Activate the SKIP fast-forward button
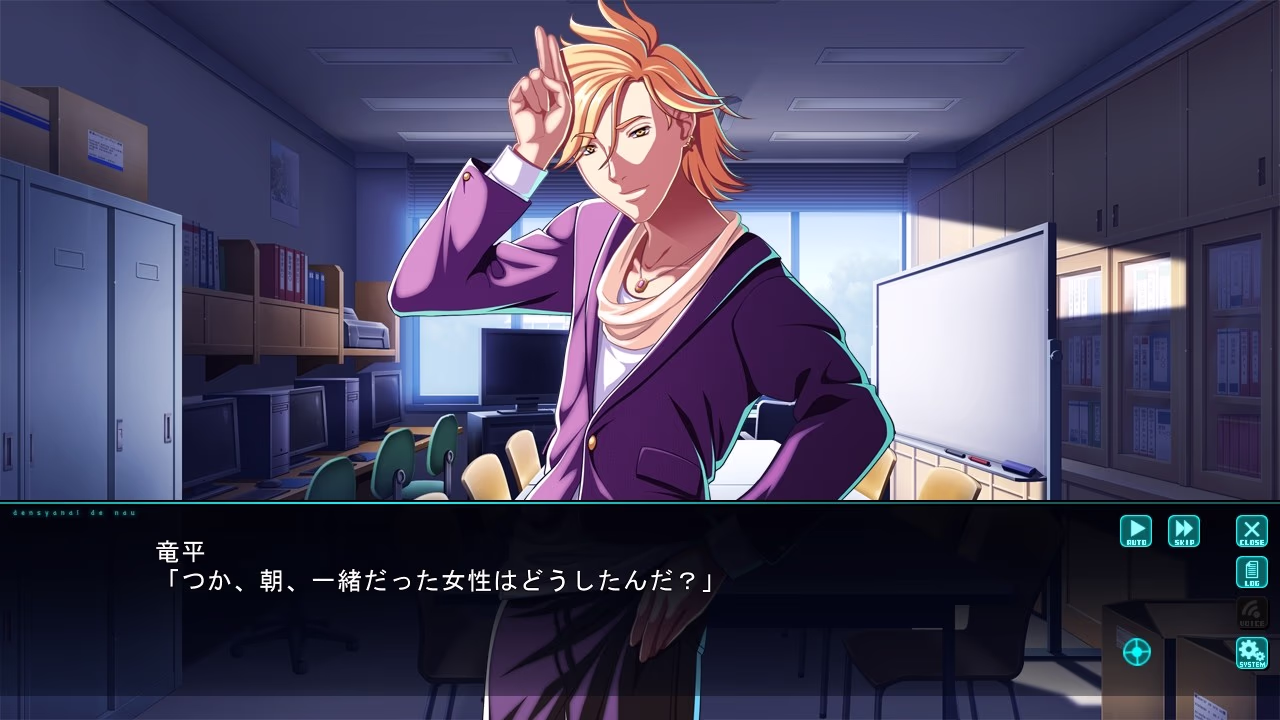1280x720 pixels. tap(1184, 531)
